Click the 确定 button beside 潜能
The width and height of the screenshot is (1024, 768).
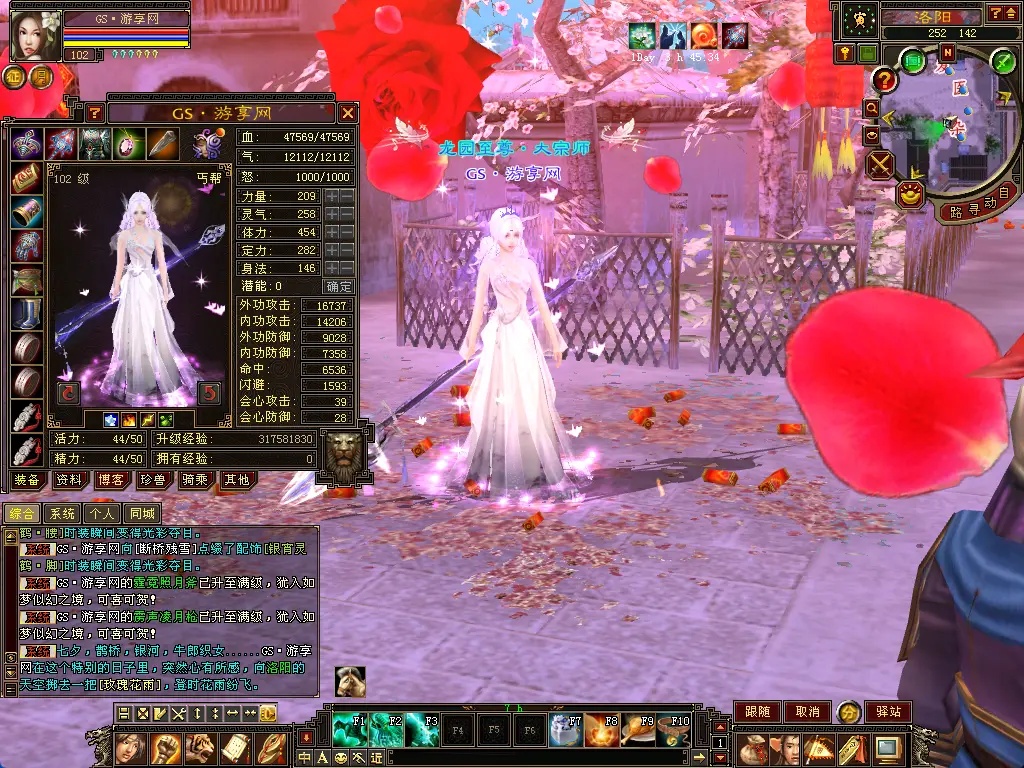(x=339, y=286)
